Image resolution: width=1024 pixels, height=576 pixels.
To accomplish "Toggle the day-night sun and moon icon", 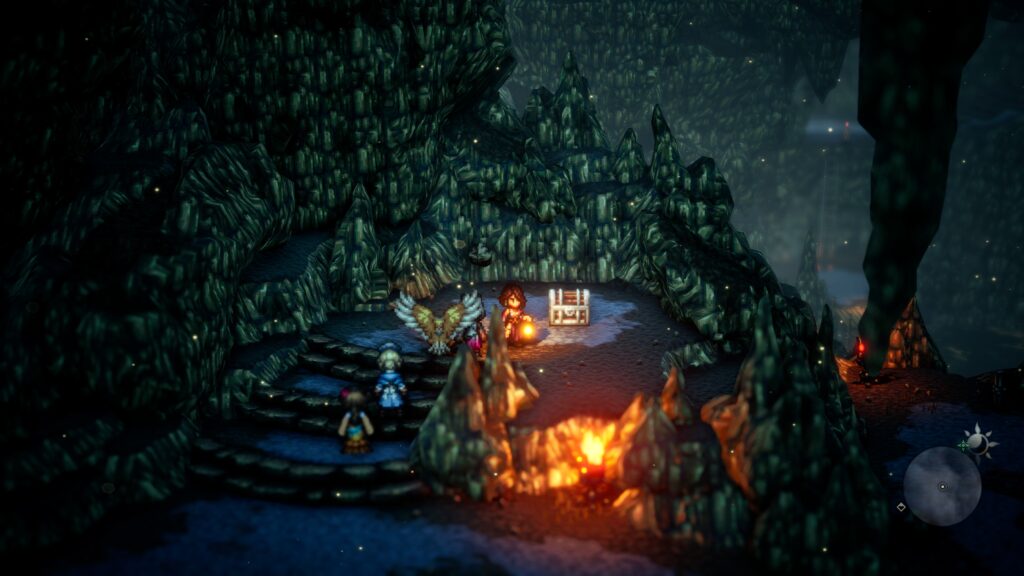I will coord(976,441).
